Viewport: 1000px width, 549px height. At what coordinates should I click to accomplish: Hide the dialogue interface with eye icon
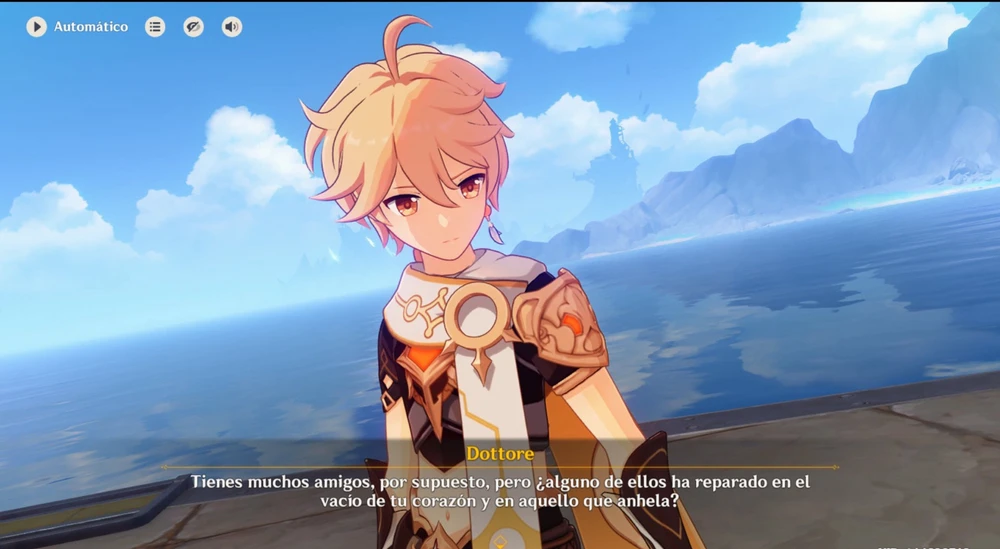click(x=194, y=27)
